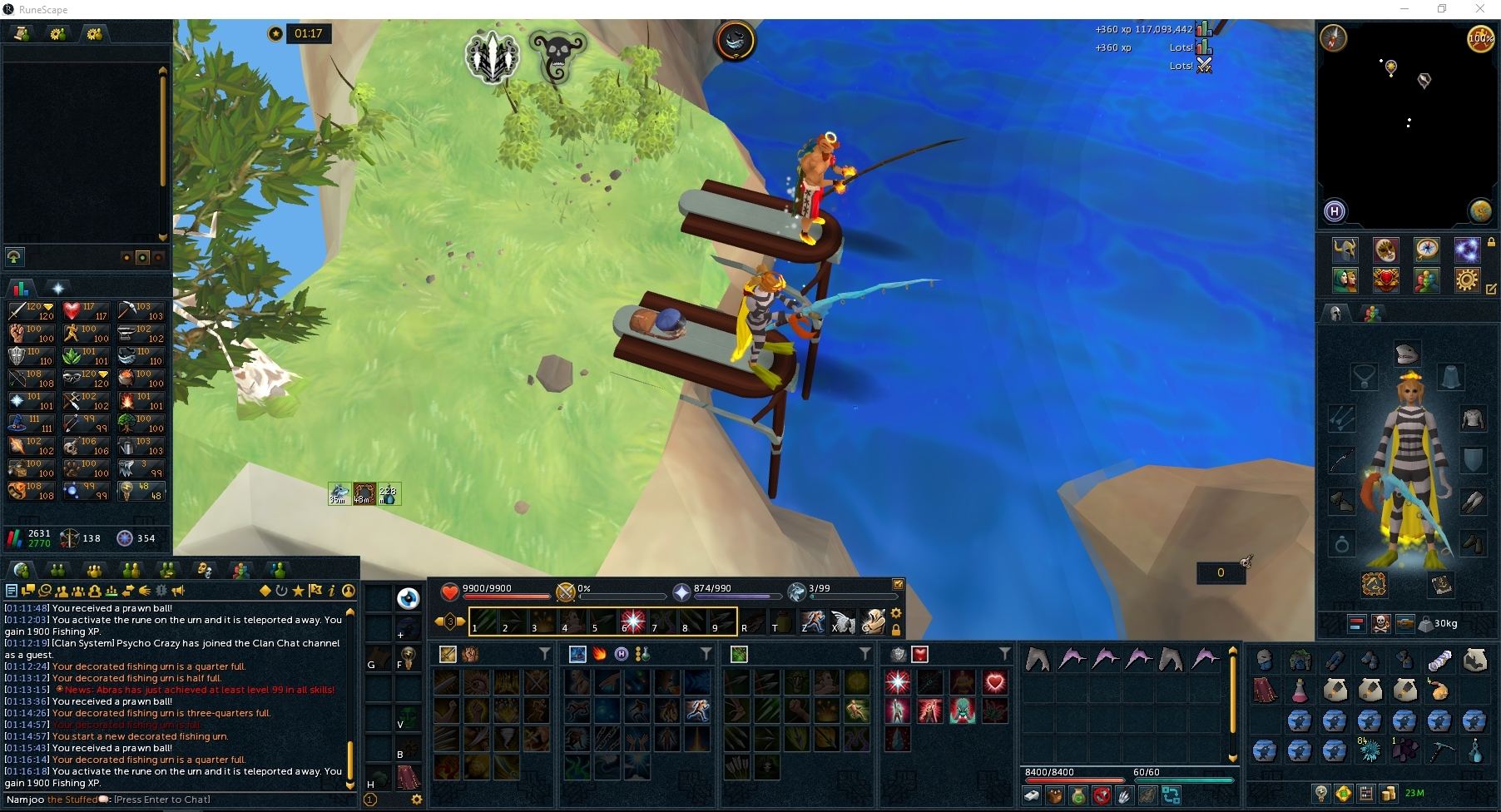Select the Powers heart-crest icon
Screen dimensions: 1501x812
(x=1385, y=282)
